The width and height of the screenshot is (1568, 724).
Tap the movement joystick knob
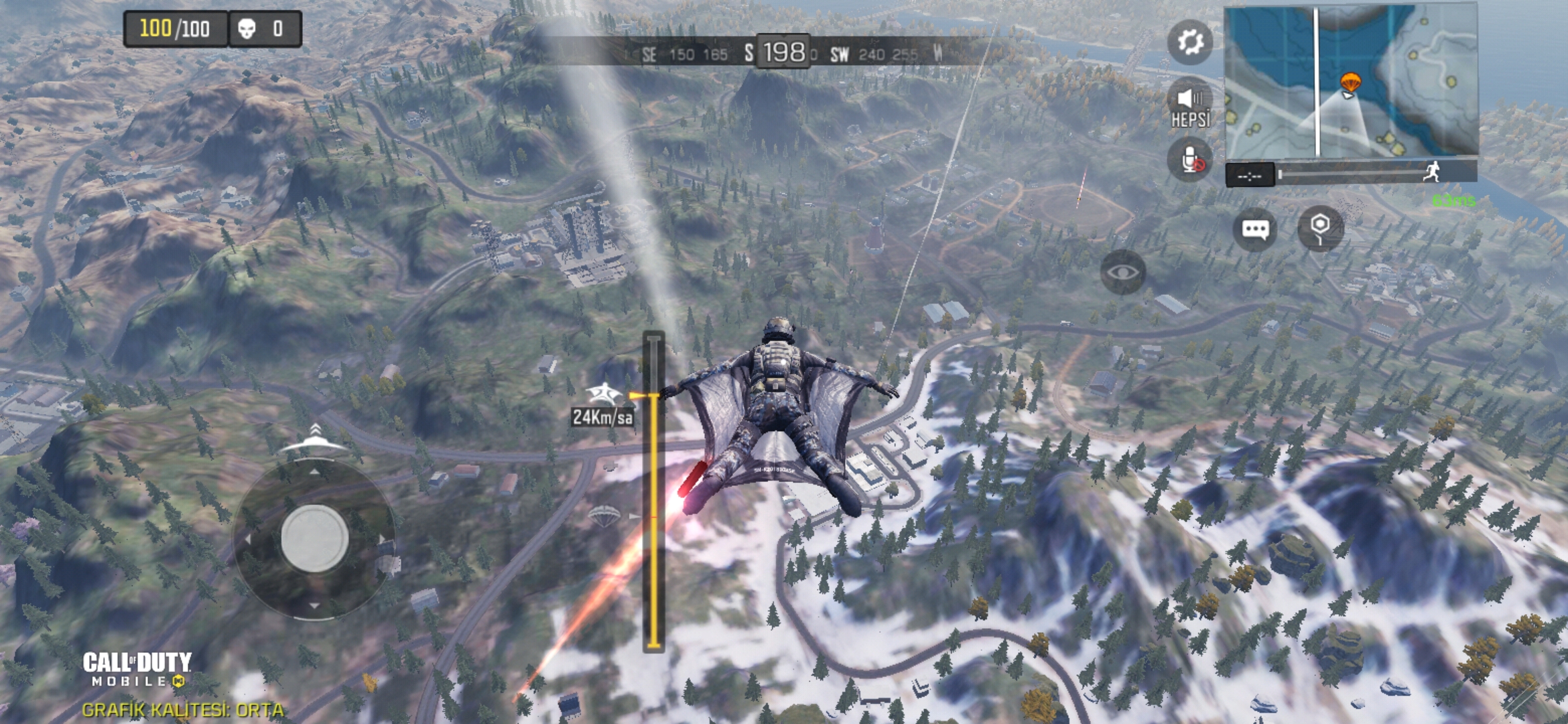(314, 538)
